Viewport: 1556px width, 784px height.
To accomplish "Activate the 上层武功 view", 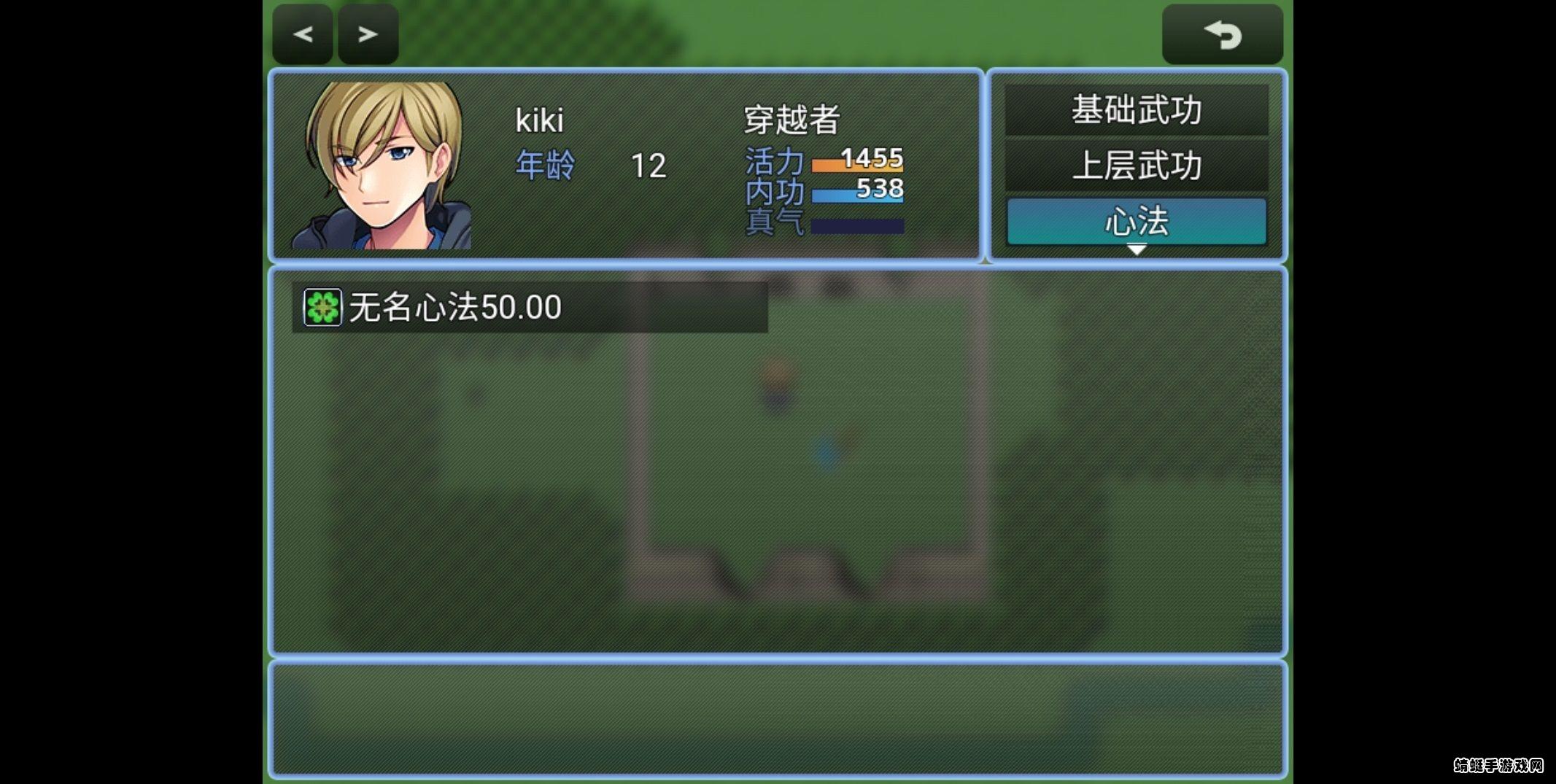I will tap(1135, 166).
